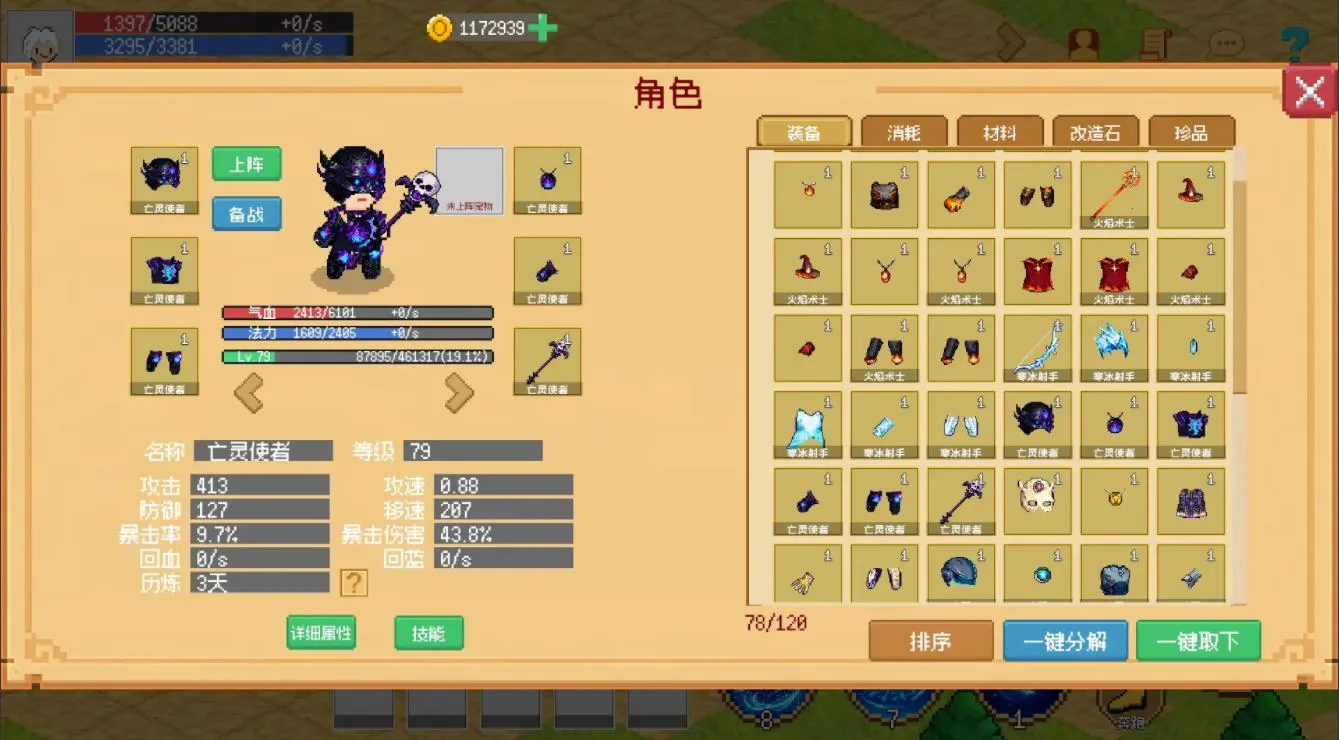Viewport: 1339px width, 740px height.
Task: Select the equipped 亡灵使者 helmet slot
Action: coord(163,180)
